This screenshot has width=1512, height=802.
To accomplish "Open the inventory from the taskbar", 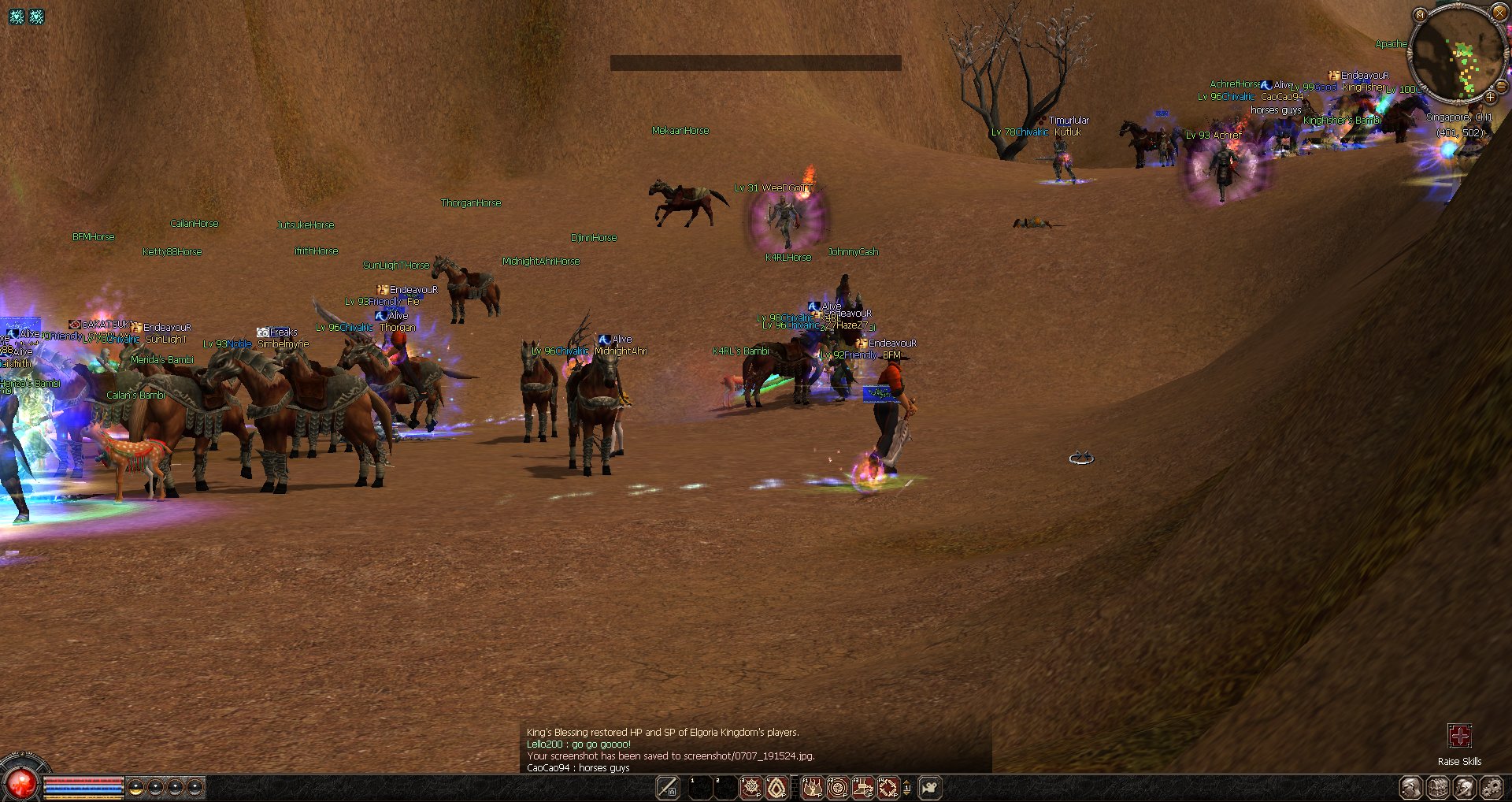I will pos(1438,787).
